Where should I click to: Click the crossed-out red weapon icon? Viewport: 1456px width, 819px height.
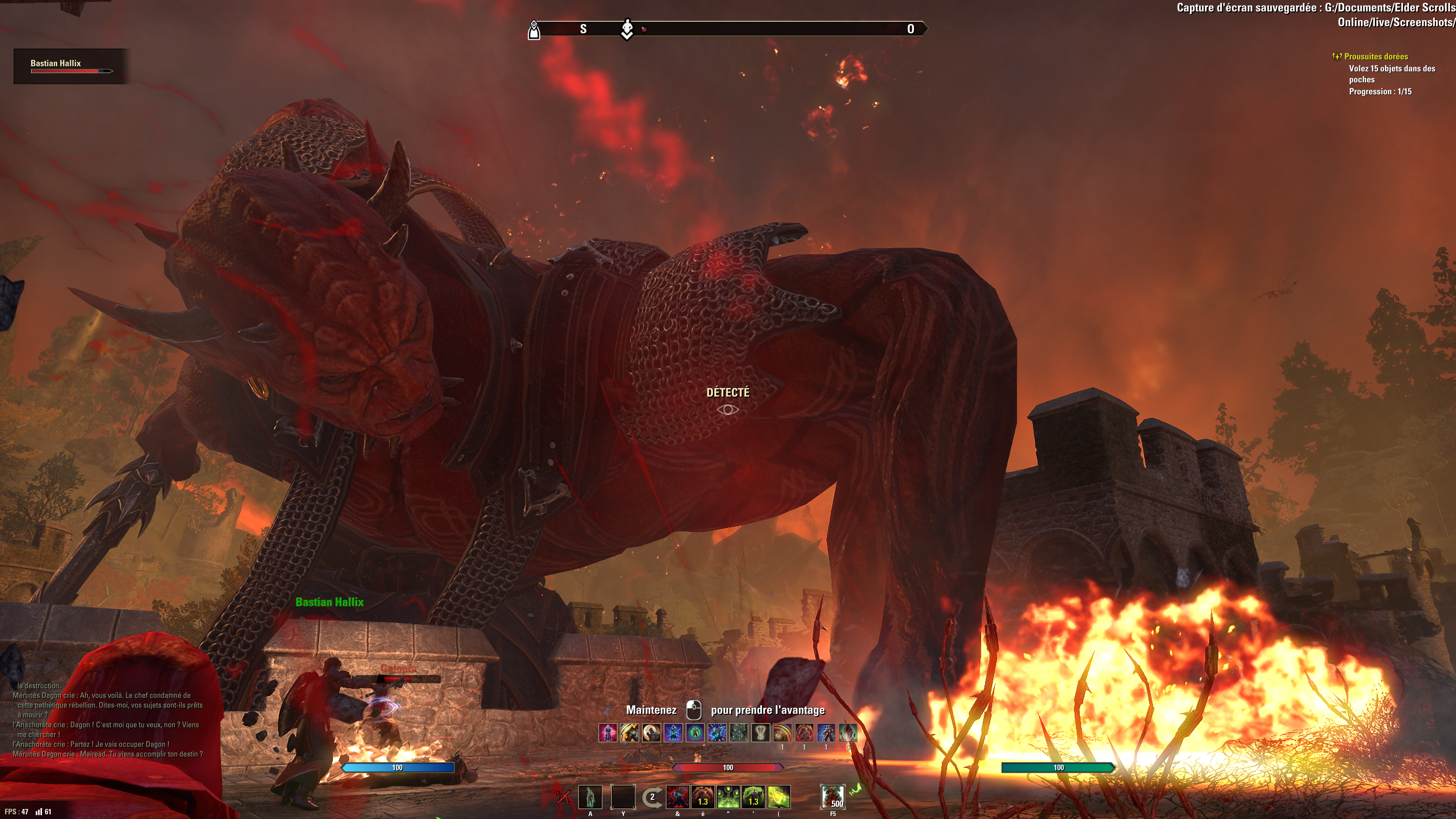[563, 797]
